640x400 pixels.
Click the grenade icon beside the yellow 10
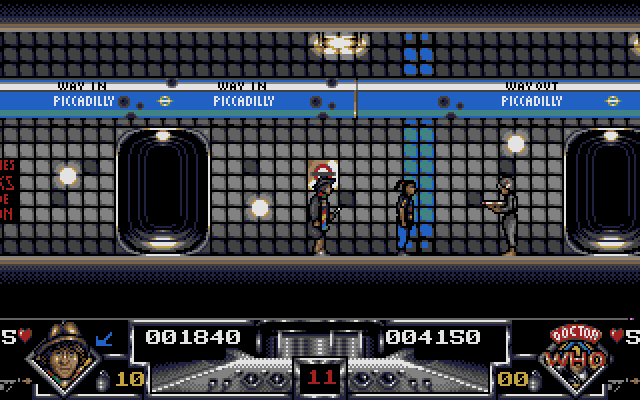click(x=100, y=379)
